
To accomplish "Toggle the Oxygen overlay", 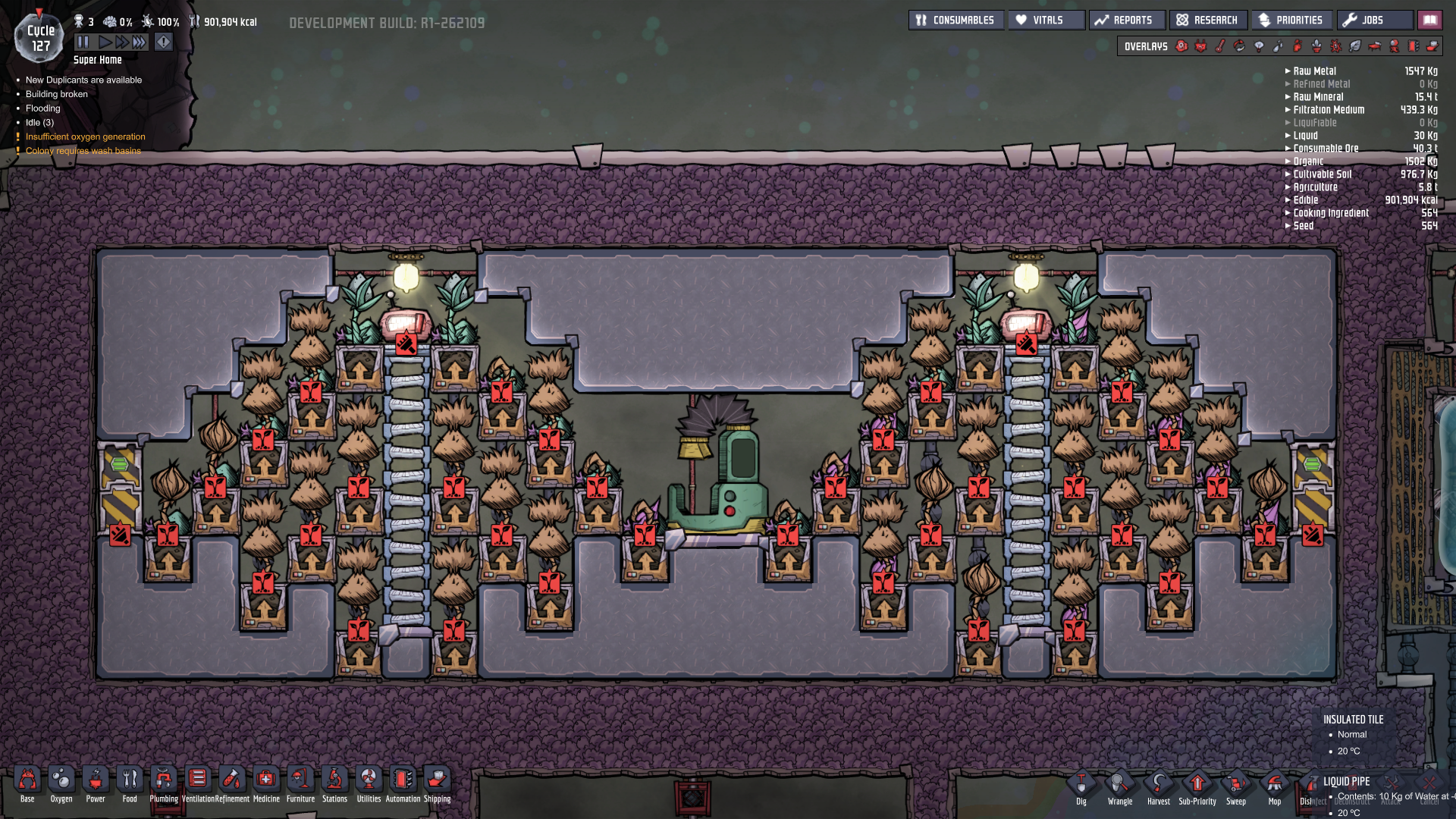I will click(1181, 46).
